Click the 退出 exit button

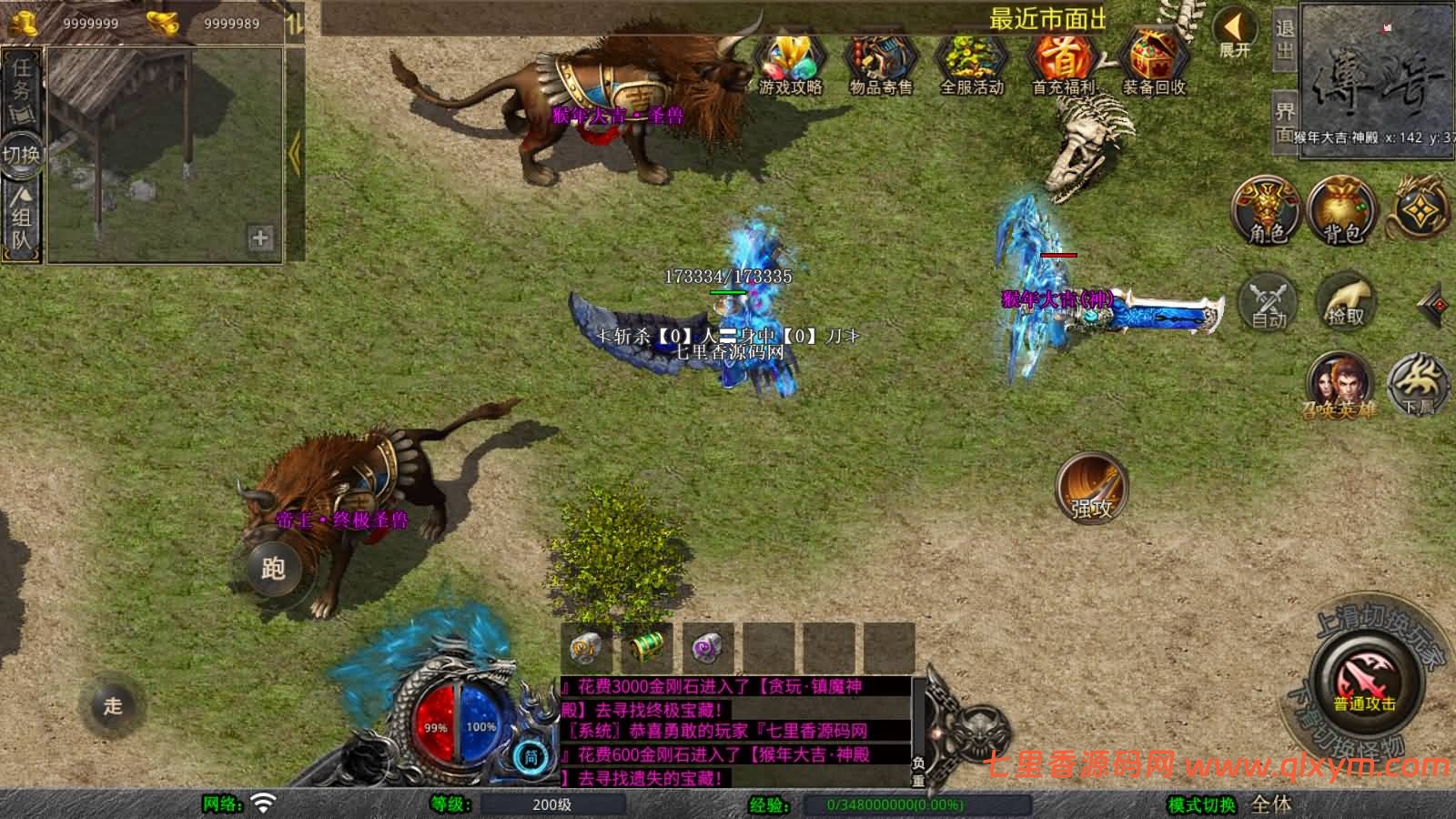coord(1284,38)
